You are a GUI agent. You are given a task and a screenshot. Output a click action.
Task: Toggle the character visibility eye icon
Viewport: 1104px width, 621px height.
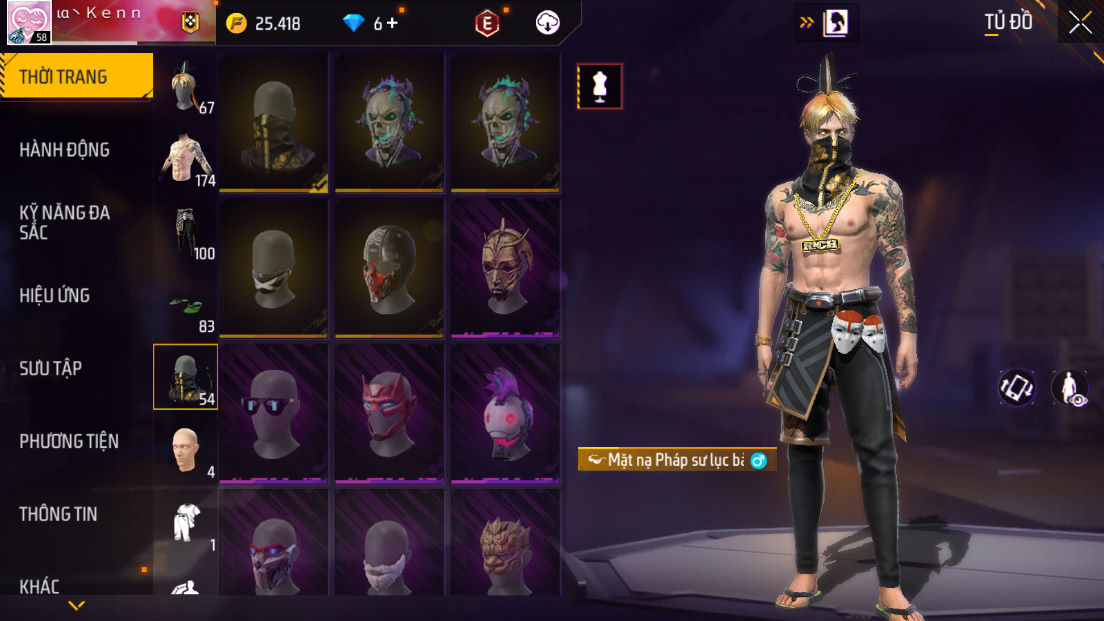click(1071, 388)
